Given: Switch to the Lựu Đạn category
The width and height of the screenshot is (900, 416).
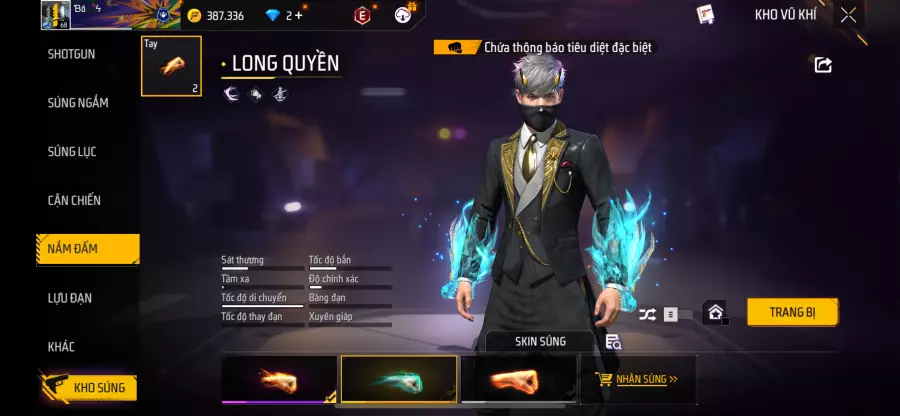Looking at the screenshot, I should click(x=71, y=298).
